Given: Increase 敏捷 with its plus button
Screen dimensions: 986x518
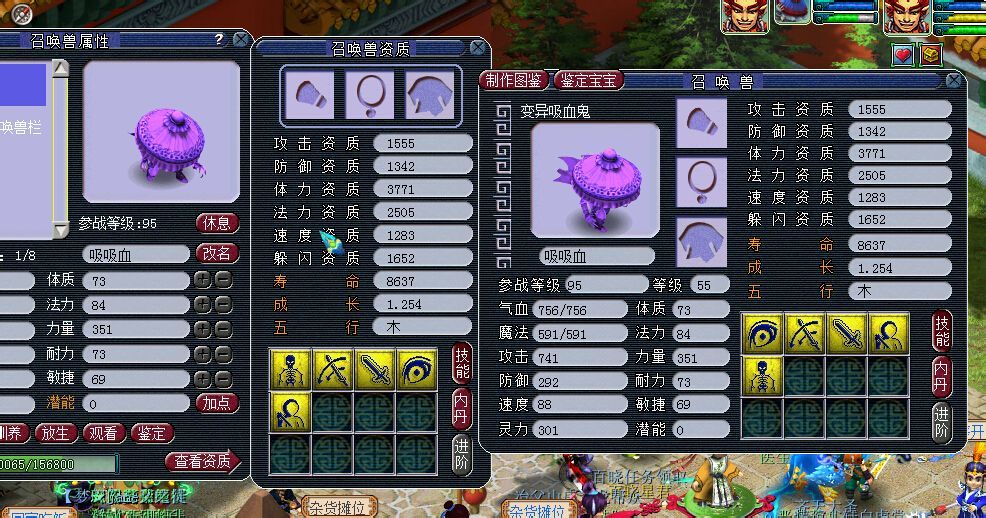Looking at the screenshot, I should tap(202, 379).
